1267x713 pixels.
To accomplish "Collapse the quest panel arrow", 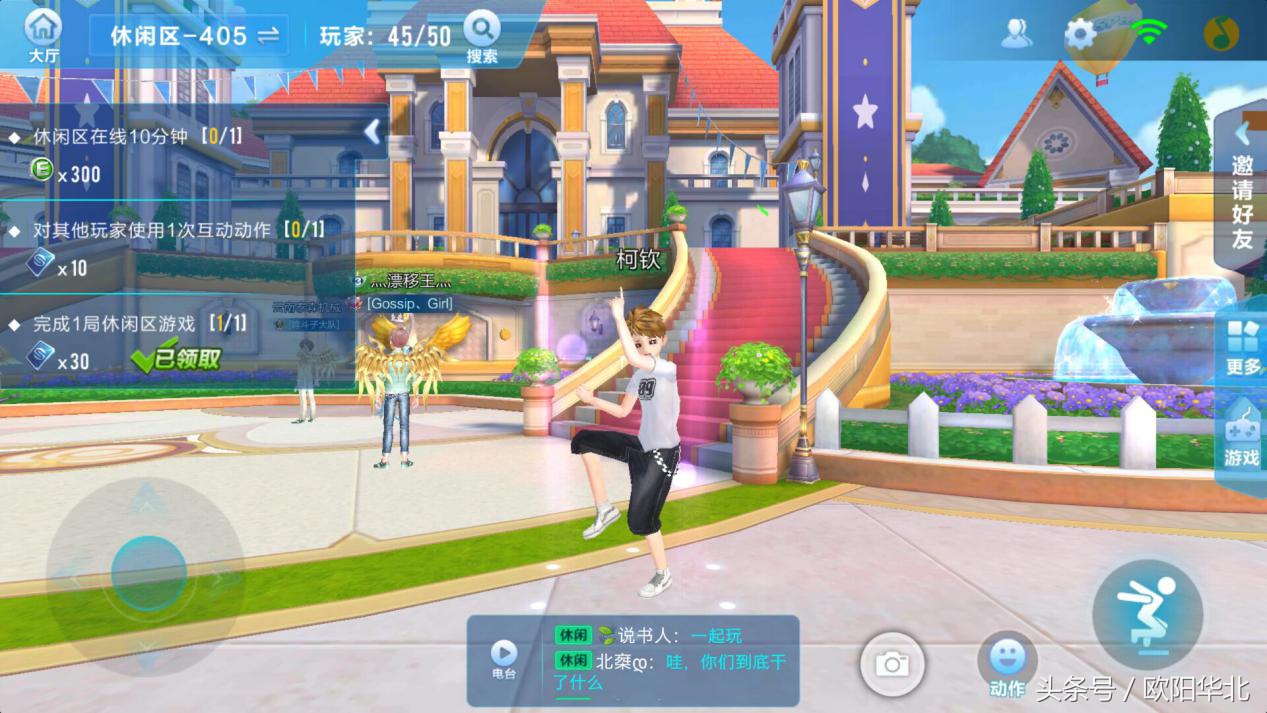I will pos(372,131).
